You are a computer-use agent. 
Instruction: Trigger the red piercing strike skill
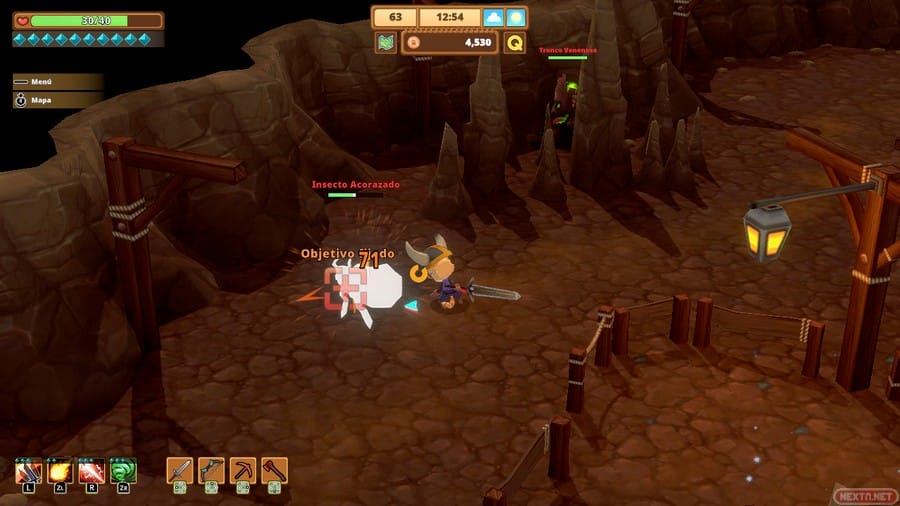(x=92, y=470)
